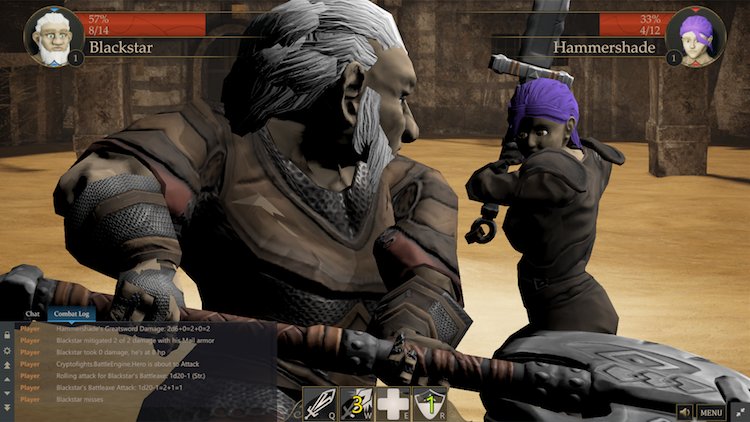Jump to top of combat log
750x422 pixels.
(x=8, y=366)
